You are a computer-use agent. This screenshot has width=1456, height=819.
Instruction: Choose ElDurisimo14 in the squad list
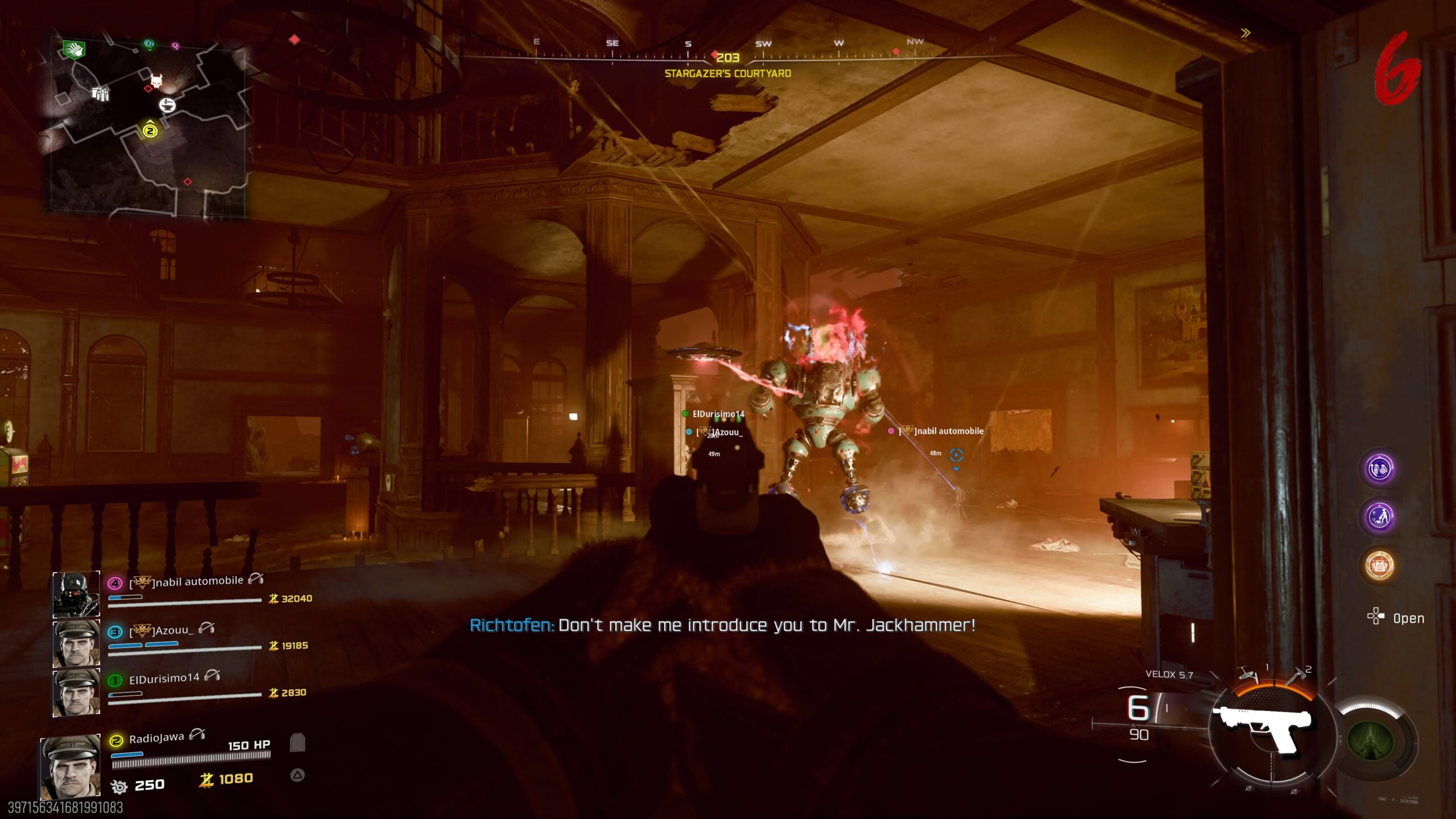[x=164, y=679]
